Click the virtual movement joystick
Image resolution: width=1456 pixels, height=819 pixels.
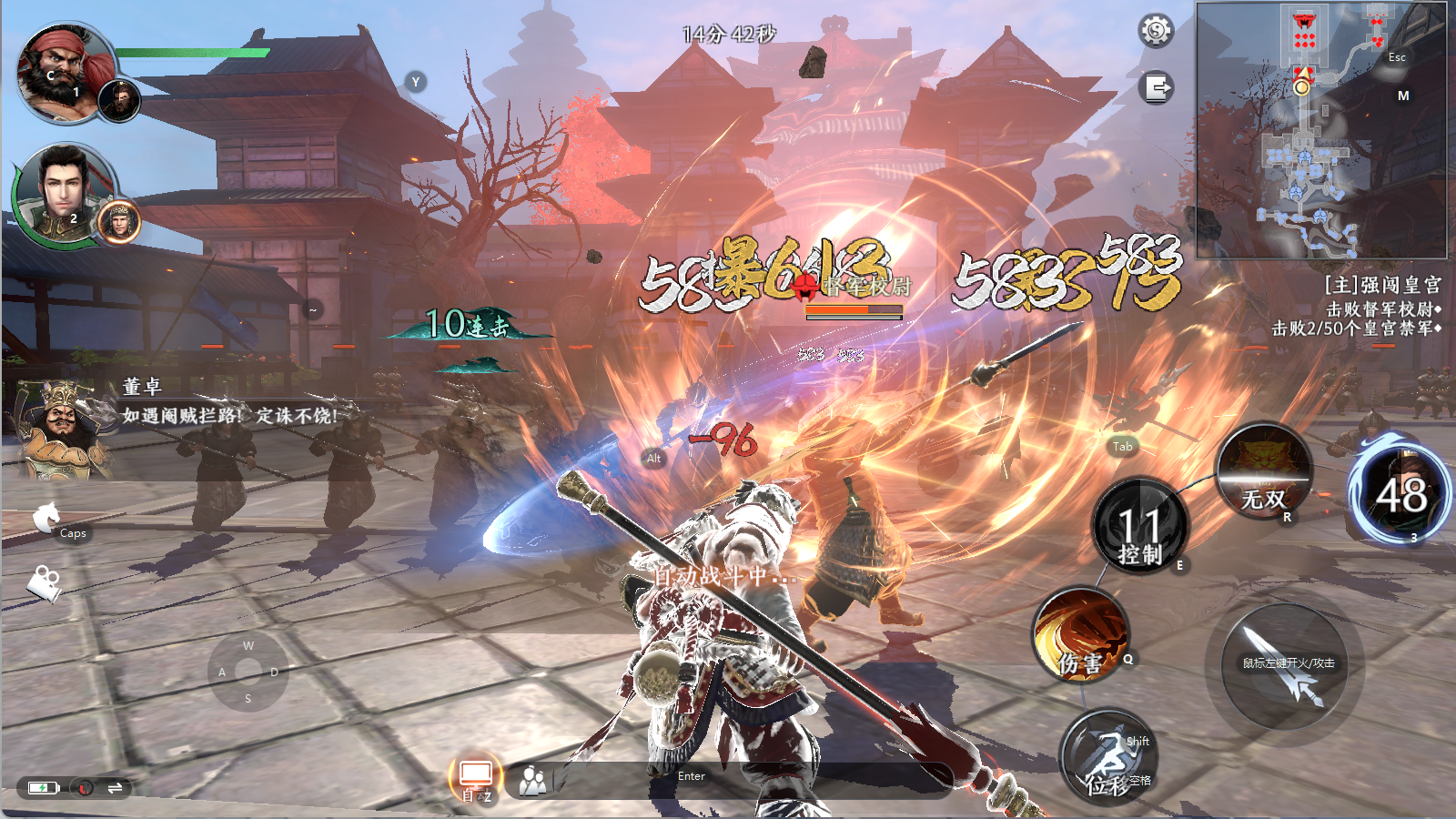point(248,672)
